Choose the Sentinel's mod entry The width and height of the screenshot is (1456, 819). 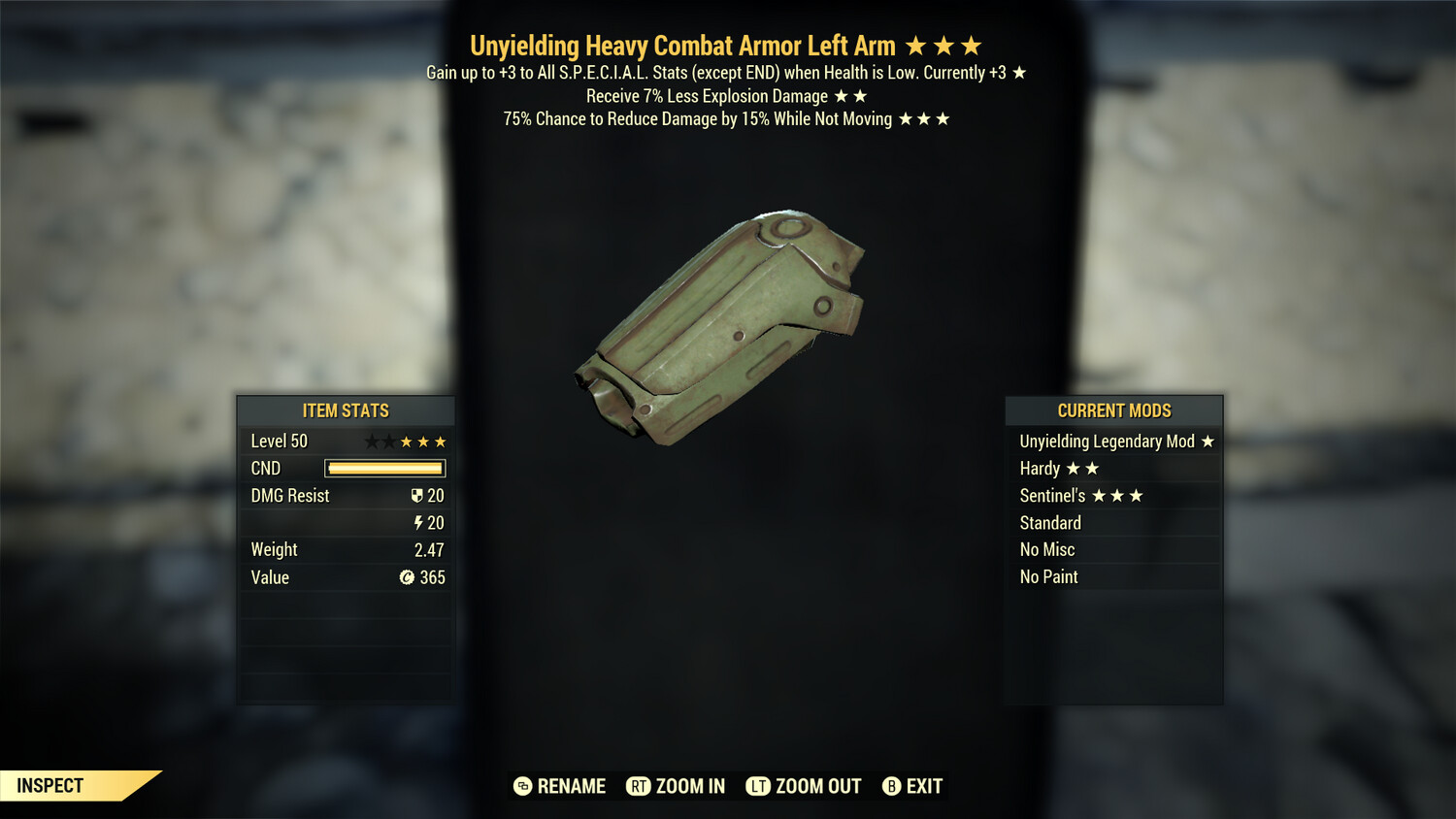[1114, 496]
